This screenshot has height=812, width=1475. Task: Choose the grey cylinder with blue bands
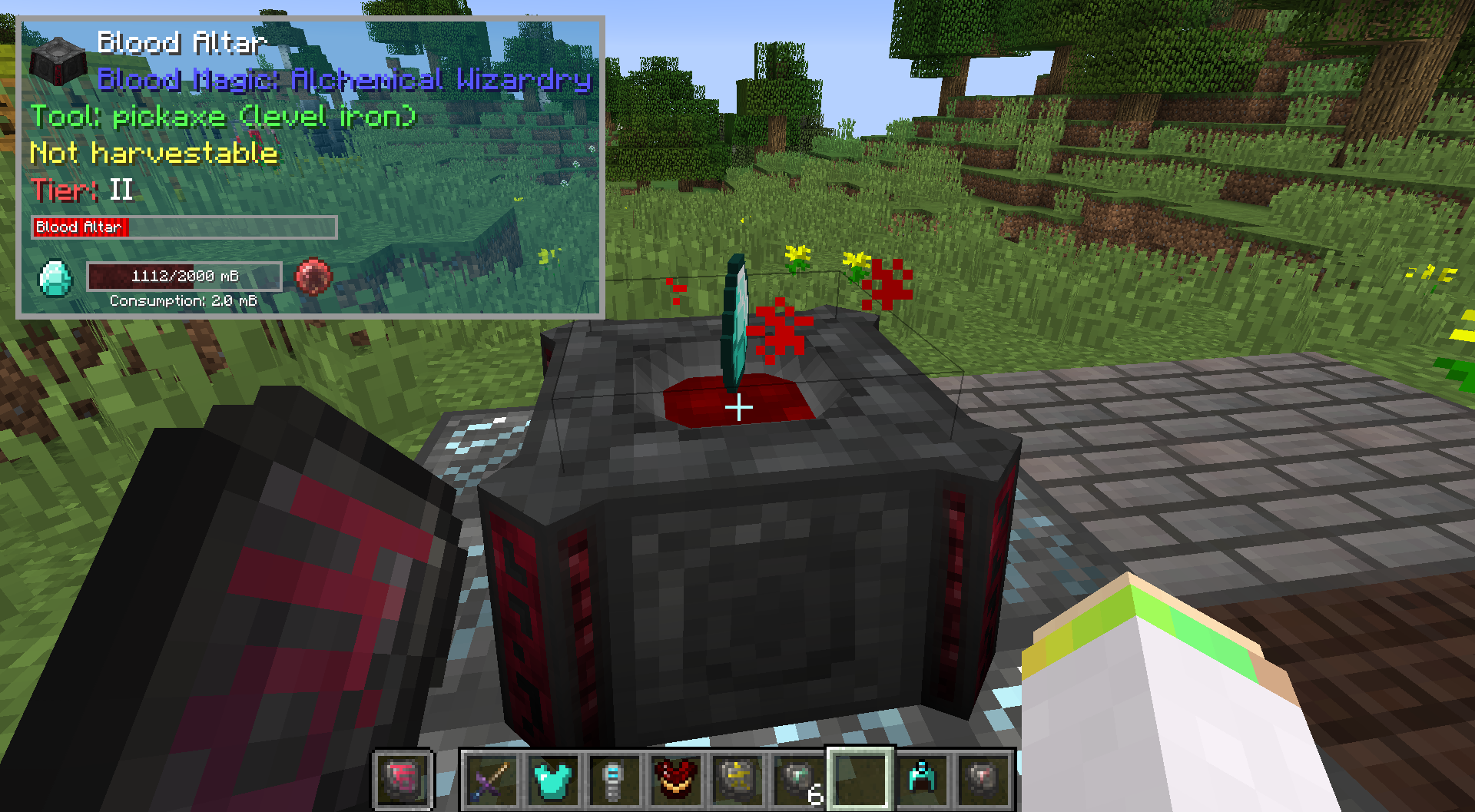(x=615, y=780)
